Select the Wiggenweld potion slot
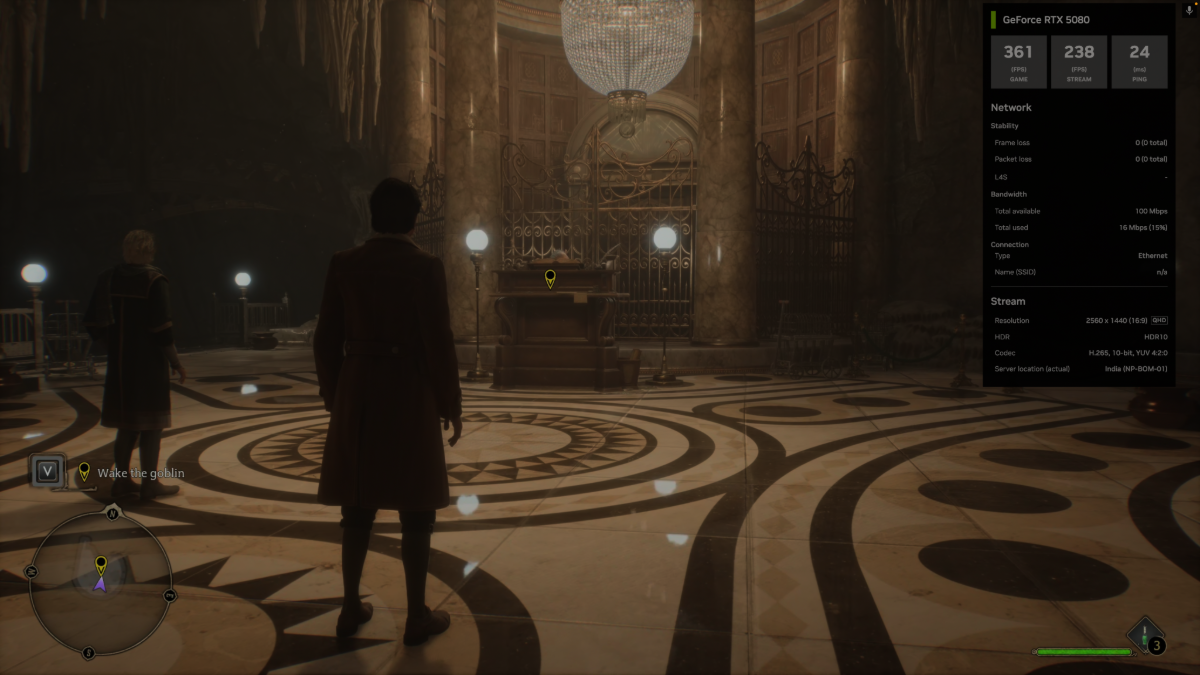Viewport: 1200px width, 675px height. 1146,637
